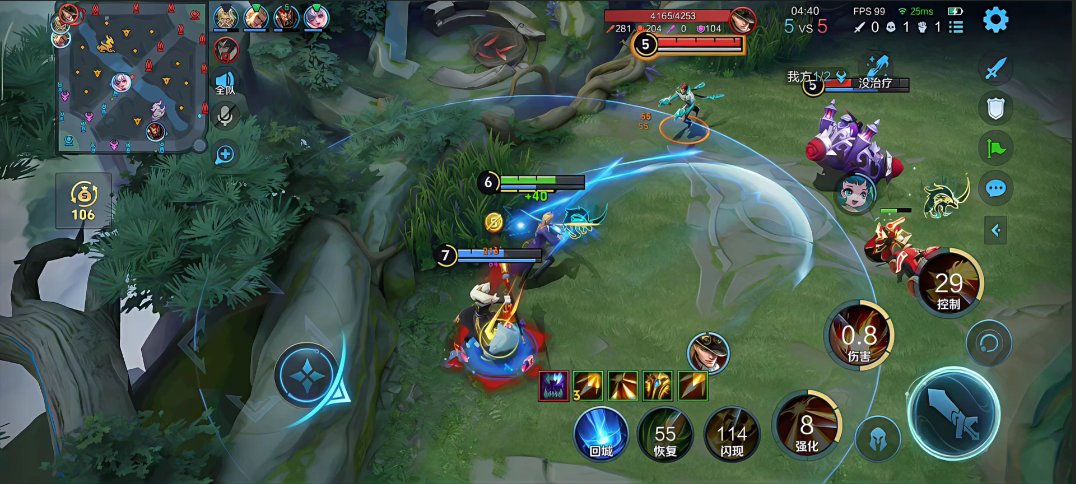1076x484 pixels.
Task: Collapse the signal panel with the arrow
Action: [x=995, y=231]
